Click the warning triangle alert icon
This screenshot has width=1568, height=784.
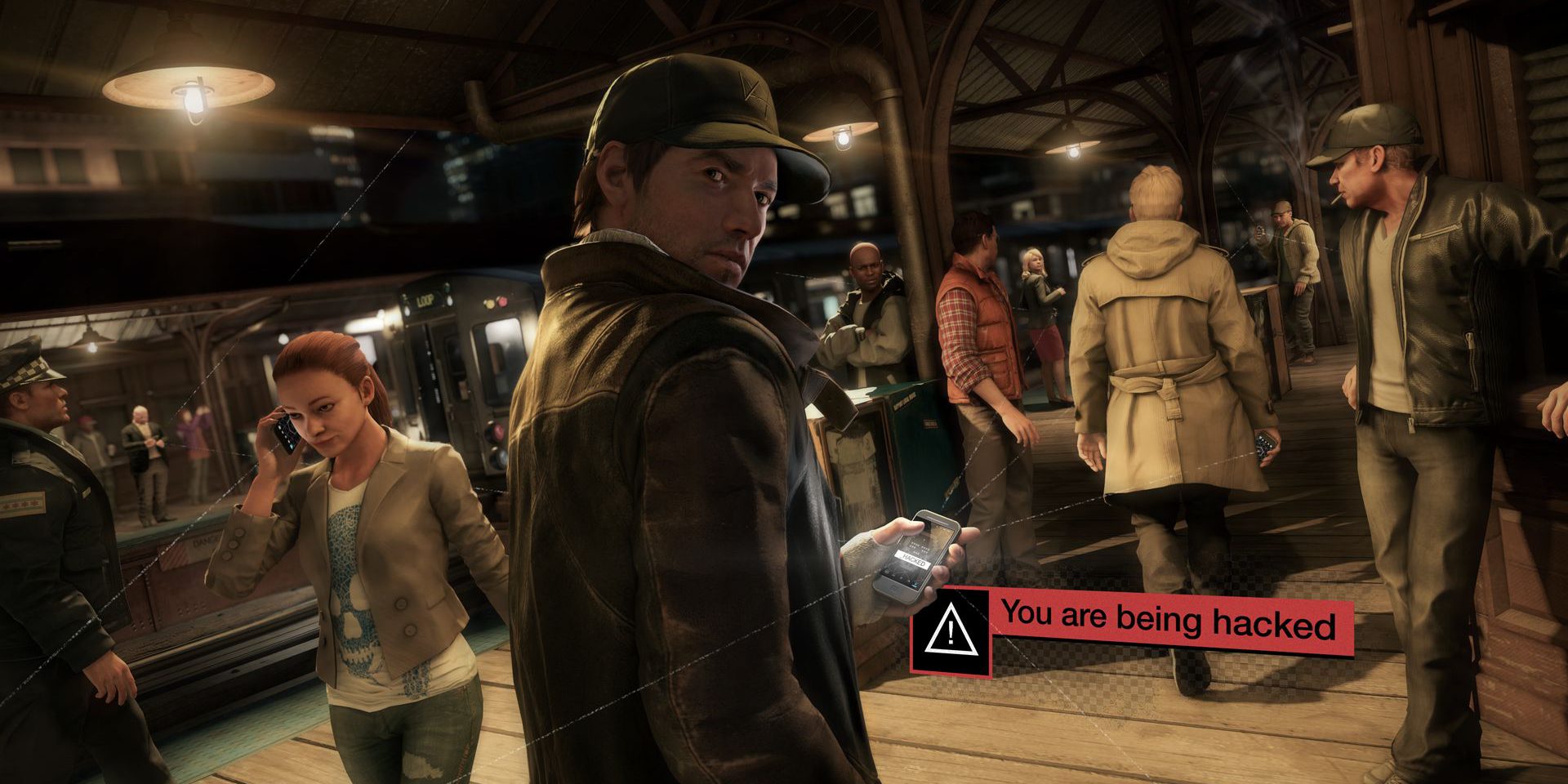[x=950, y=630]
